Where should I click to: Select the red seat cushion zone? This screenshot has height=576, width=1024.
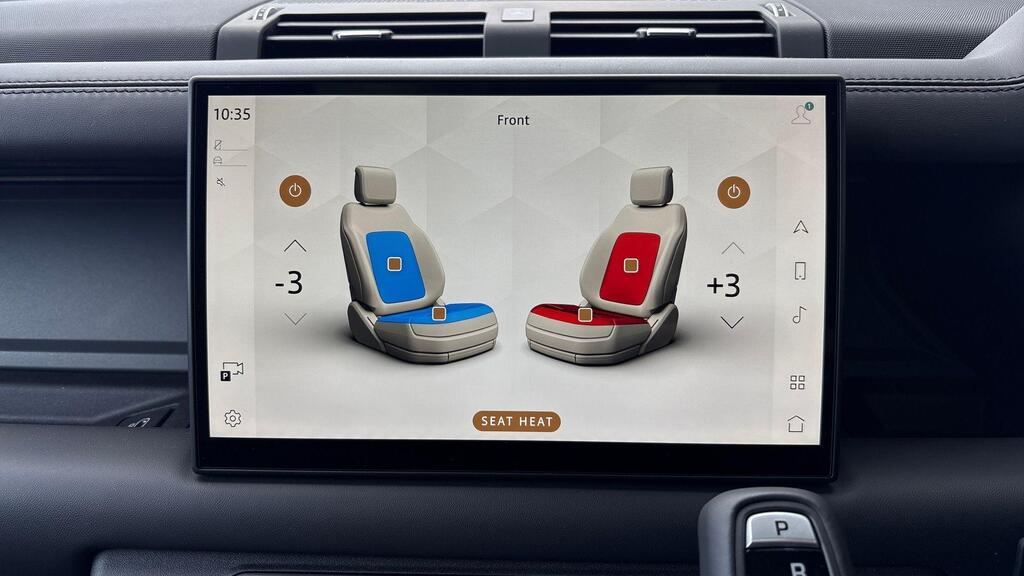(x=585, y=314)
